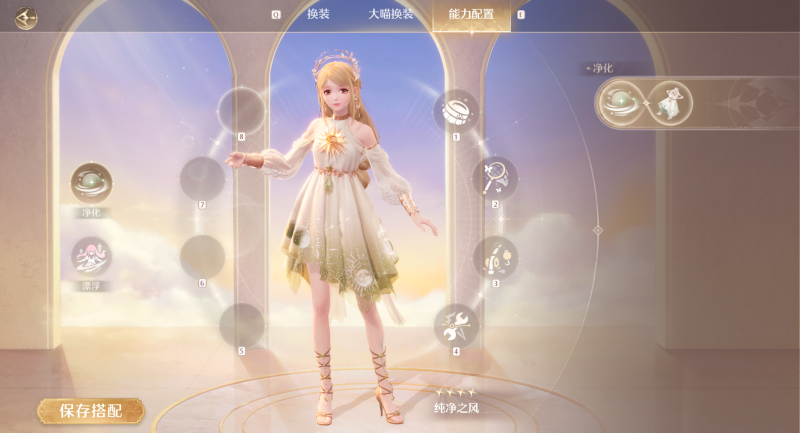This screenshot has width=800, height=433.
Task: Go back using the top-left arrow
Action: click(x=26, y=17)
